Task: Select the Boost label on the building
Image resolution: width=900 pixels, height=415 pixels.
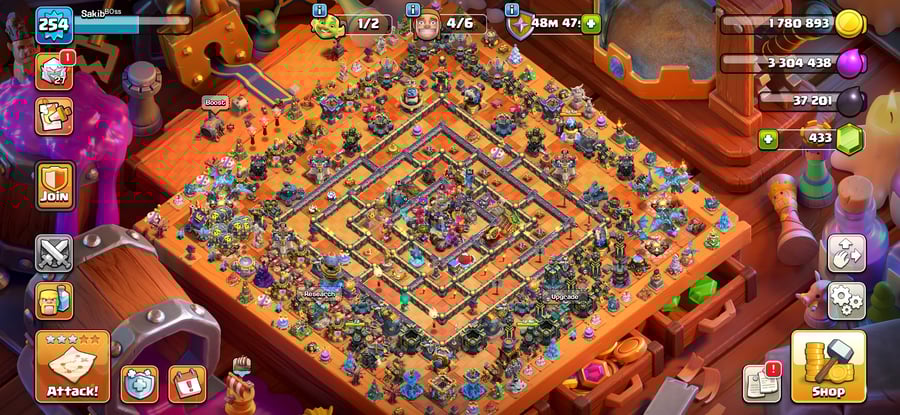Action: (215, 102)
